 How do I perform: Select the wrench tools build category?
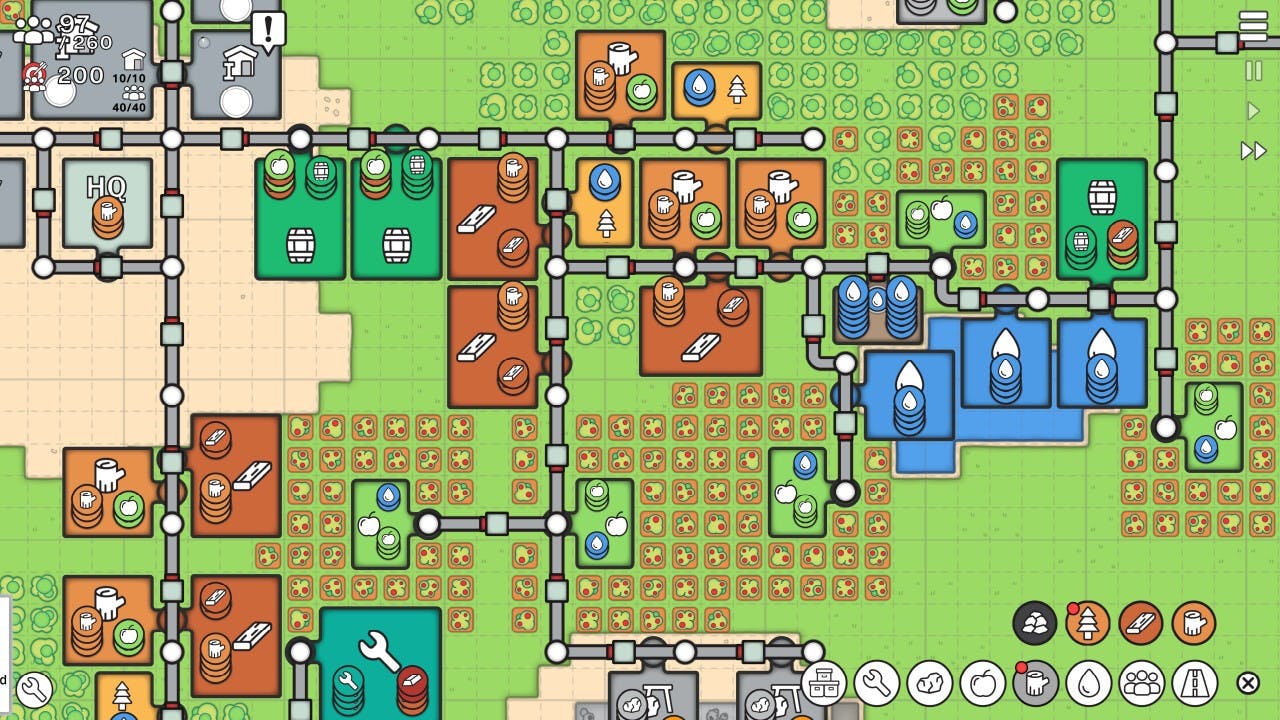[x=877, y=684]
